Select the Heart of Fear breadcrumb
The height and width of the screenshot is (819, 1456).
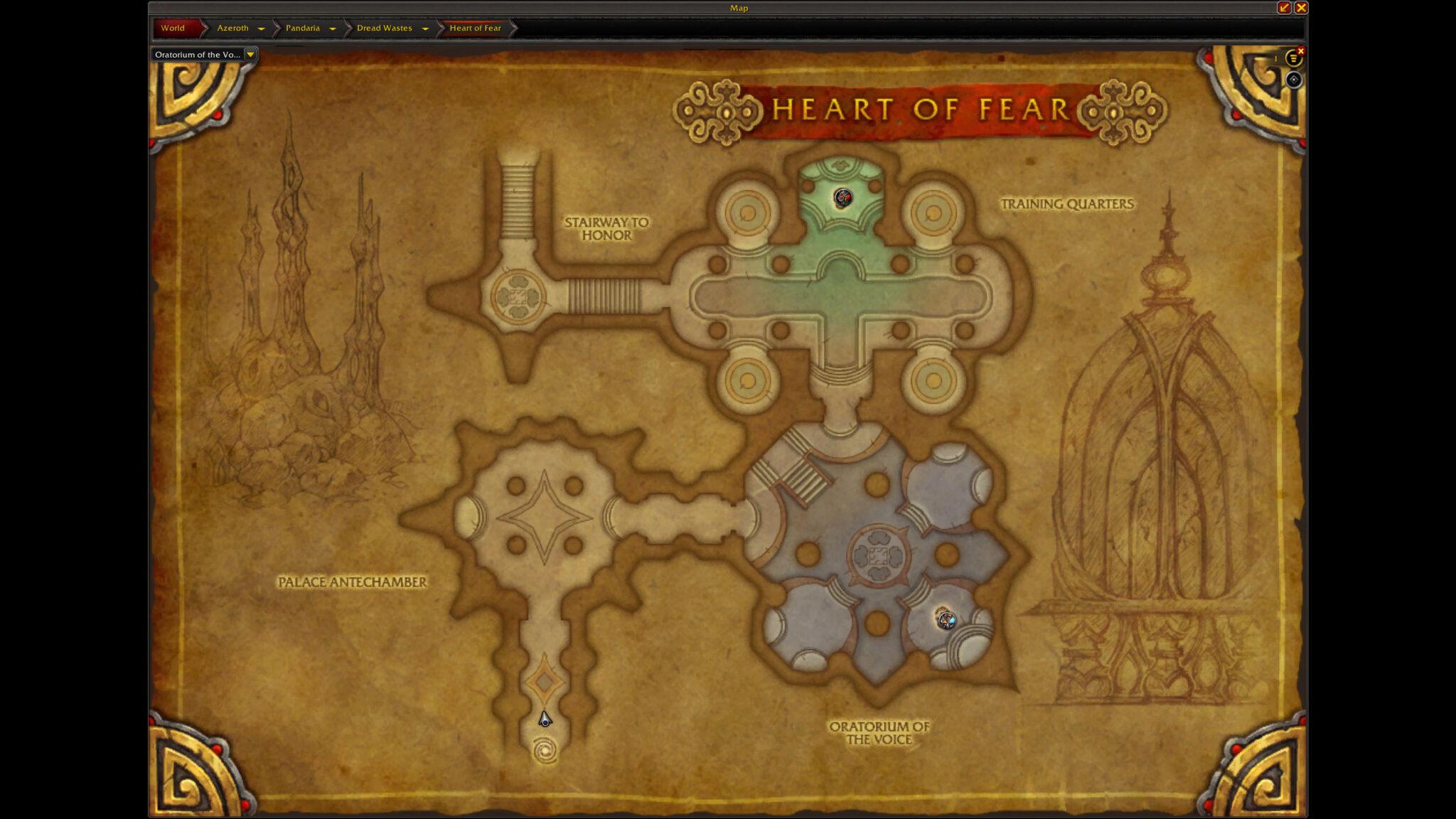473,28
